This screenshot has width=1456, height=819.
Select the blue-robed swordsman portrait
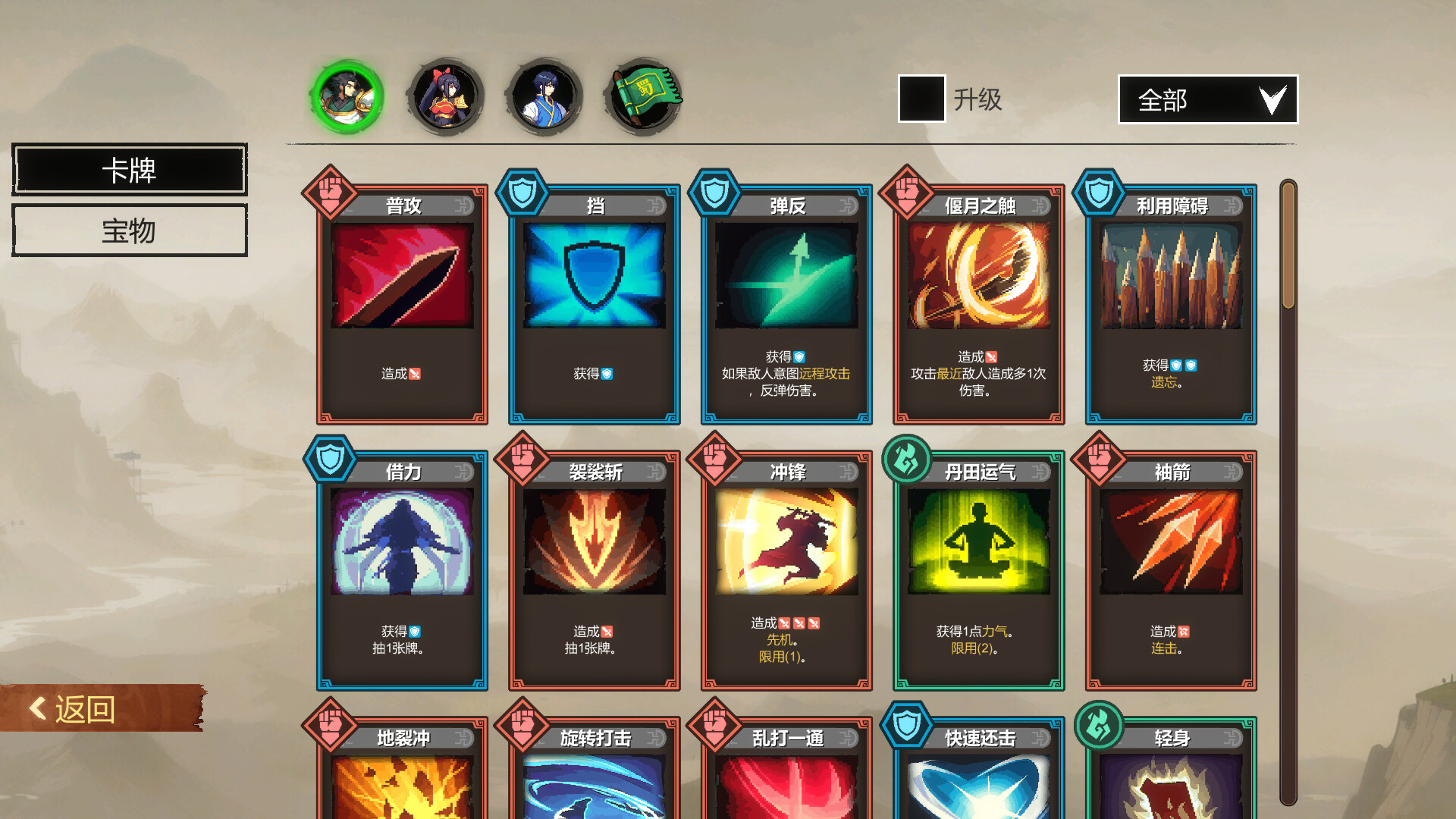click(x=544, y=96)
